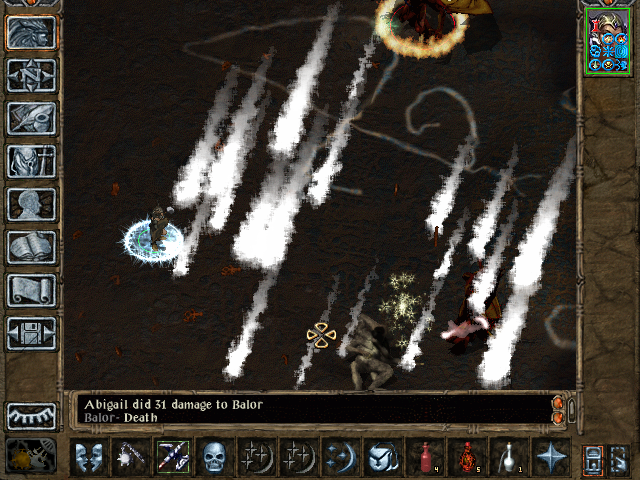Use the red potion with count 4
Viewport: 640px width, 480px height.
tap(424, 457)
